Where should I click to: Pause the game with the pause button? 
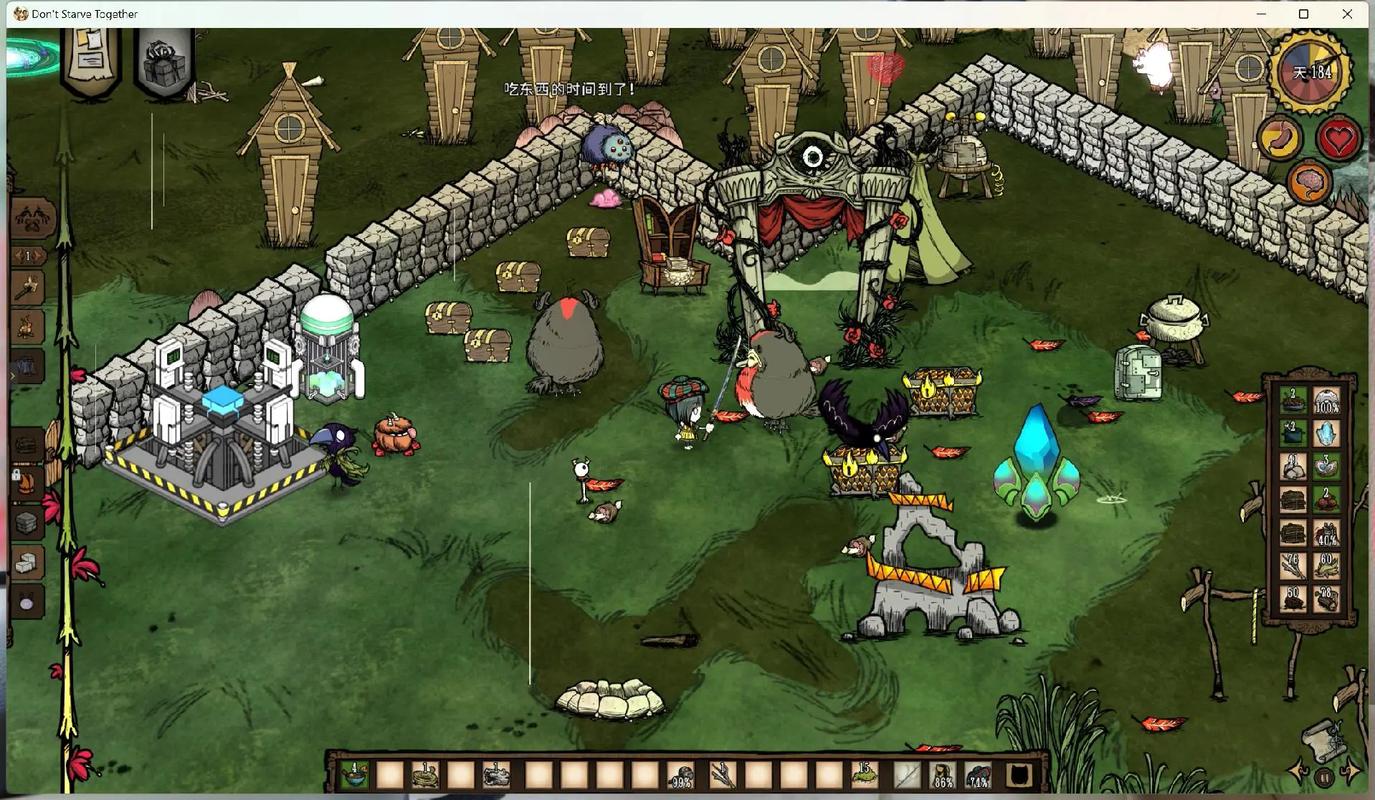click(x=1325, y=776)
